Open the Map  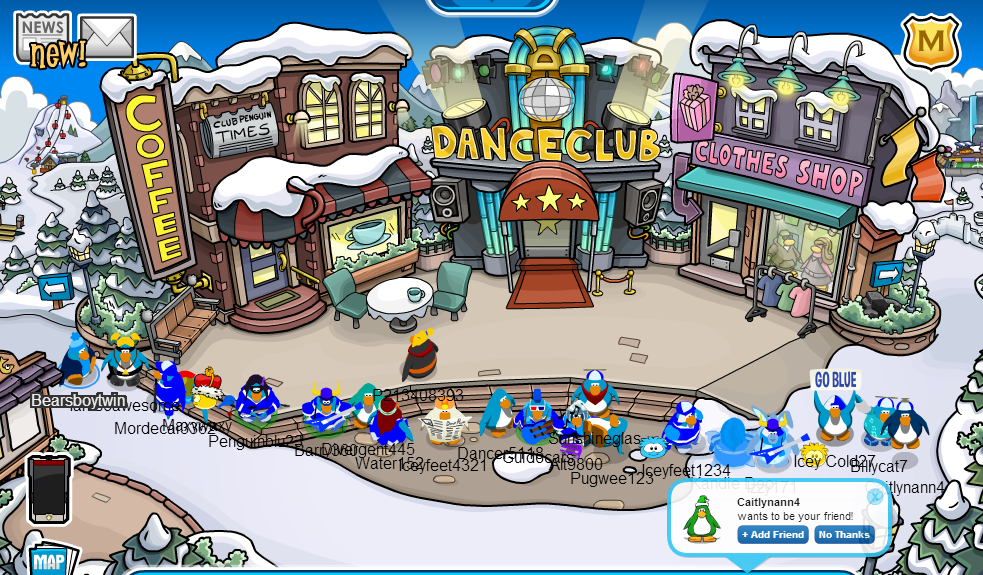(x=48, y=560)
